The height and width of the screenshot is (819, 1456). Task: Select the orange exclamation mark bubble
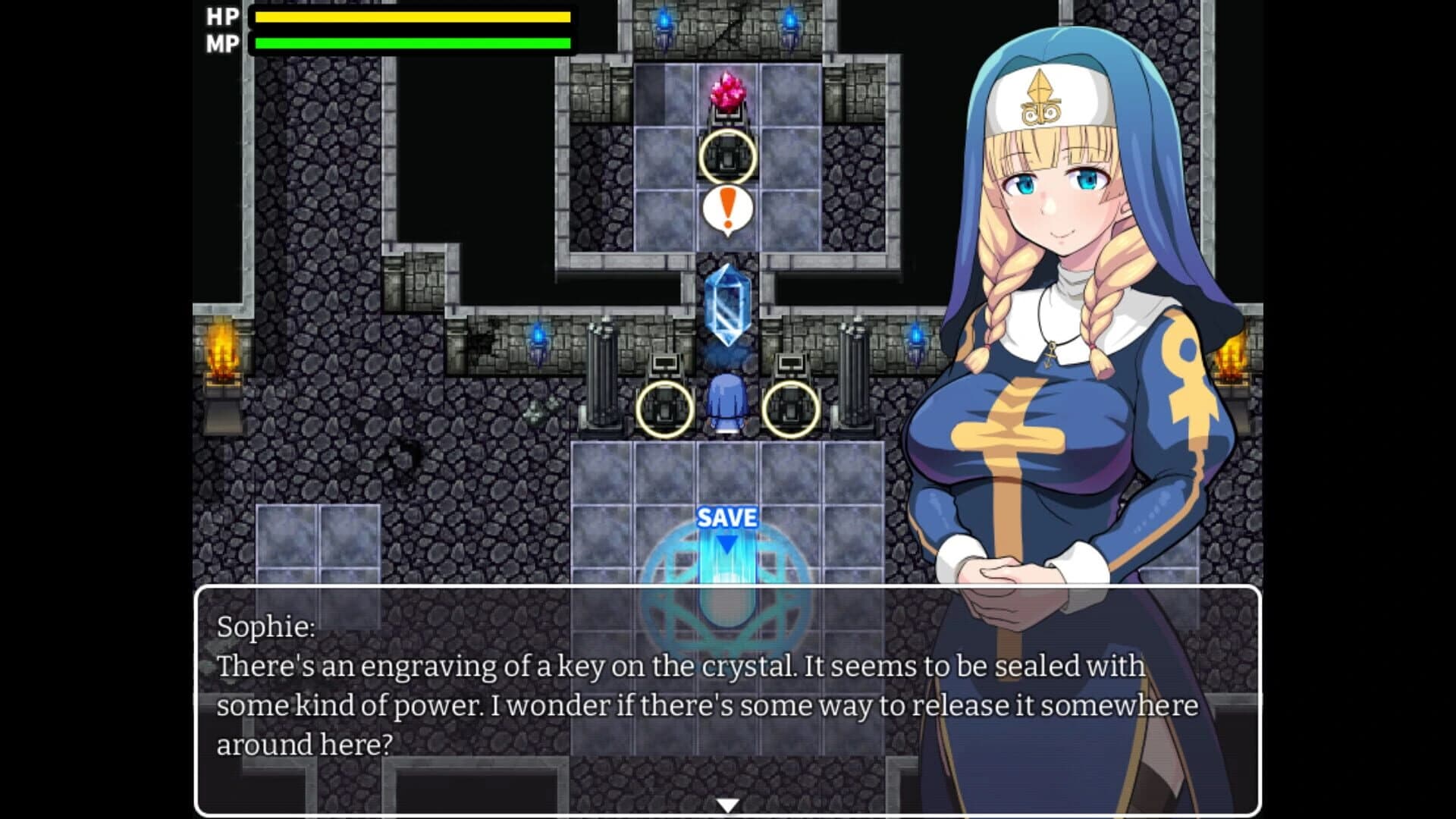(726, 206)
